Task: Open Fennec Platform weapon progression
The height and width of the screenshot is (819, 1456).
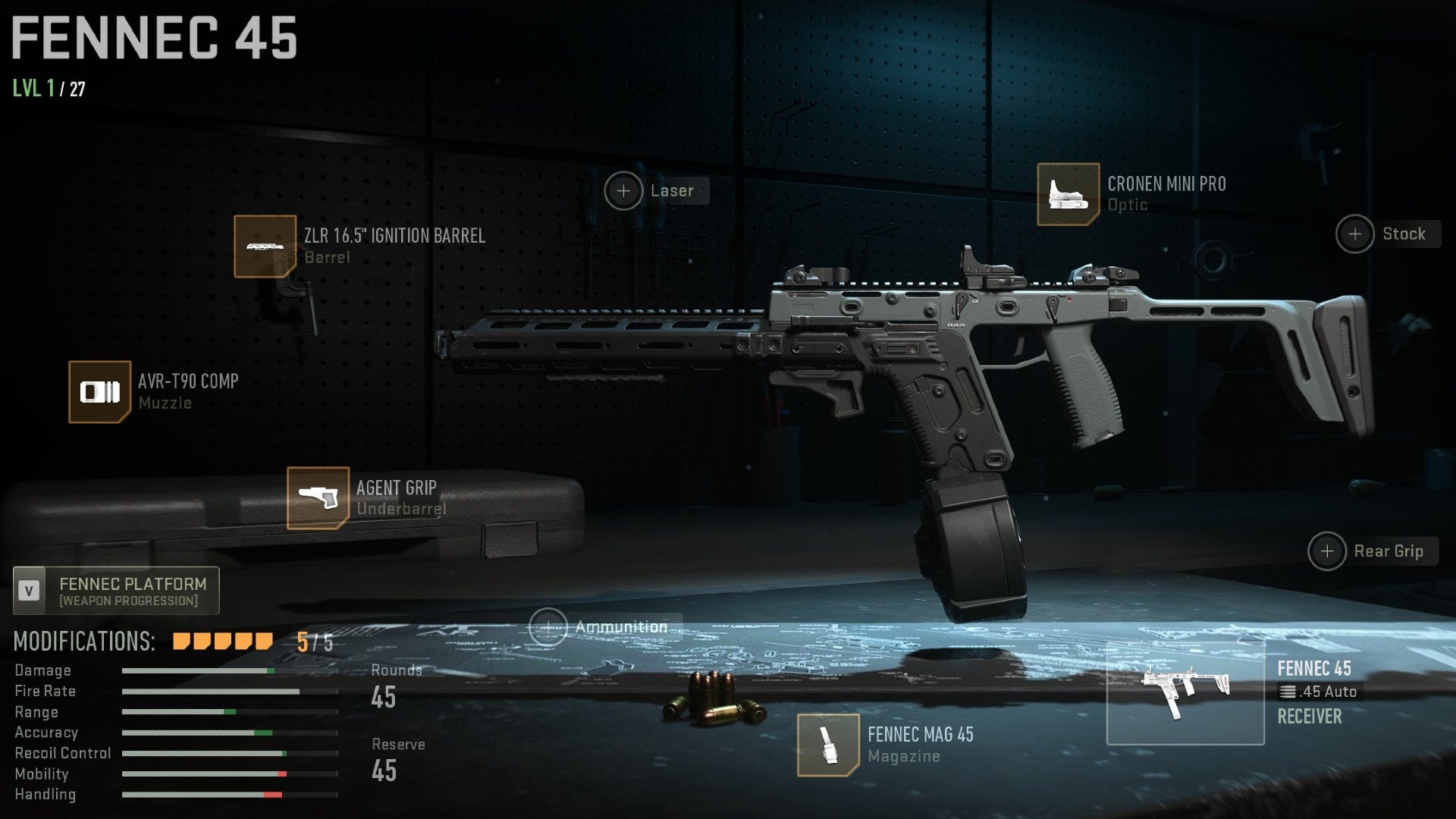Action: pos(117,591)
